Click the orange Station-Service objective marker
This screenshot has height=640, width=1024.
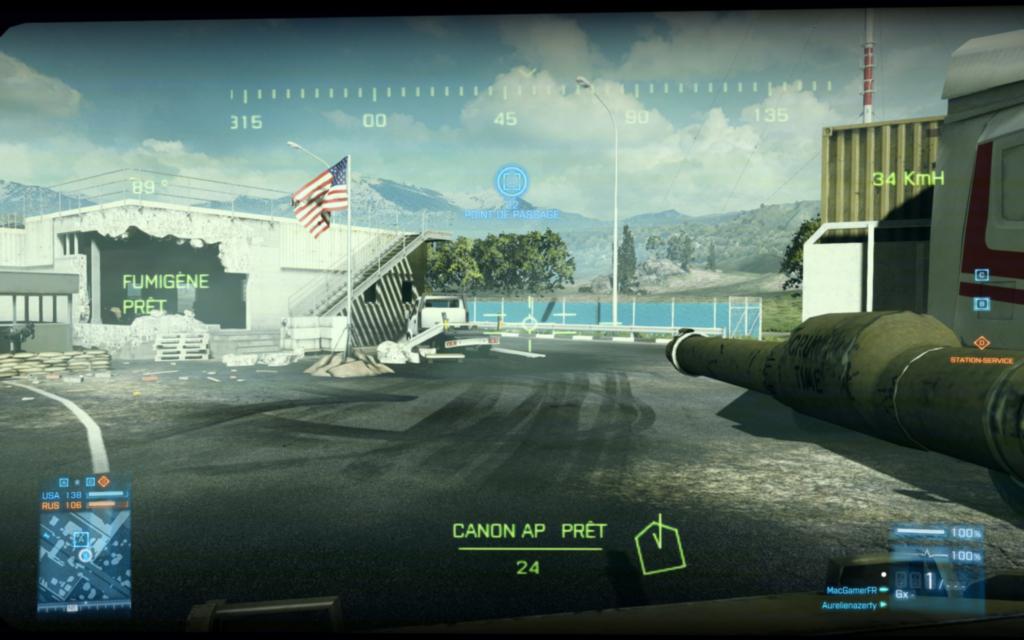[981, 343]
